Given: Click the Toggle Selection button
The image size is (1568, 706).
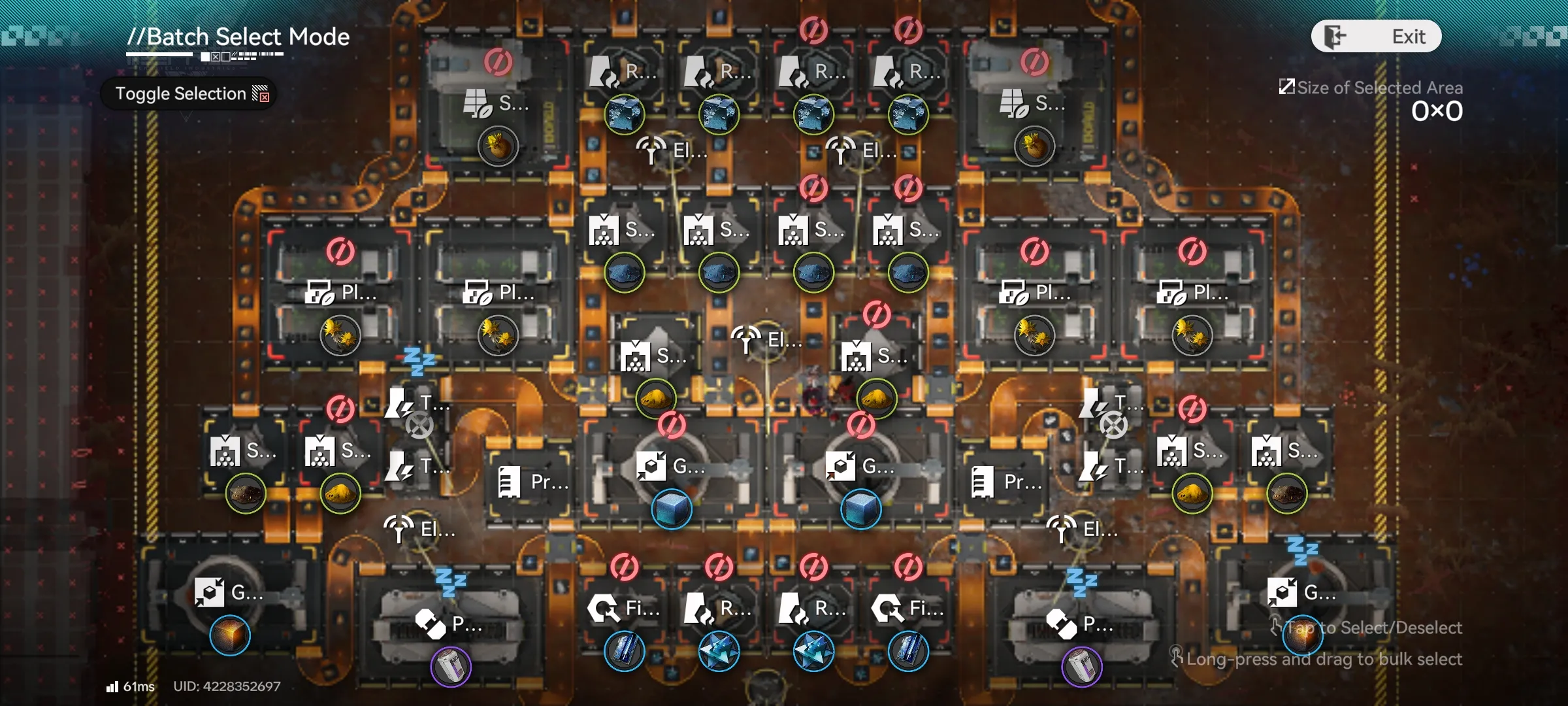Looking at the screenshot, I should click(x=189, y=93).
